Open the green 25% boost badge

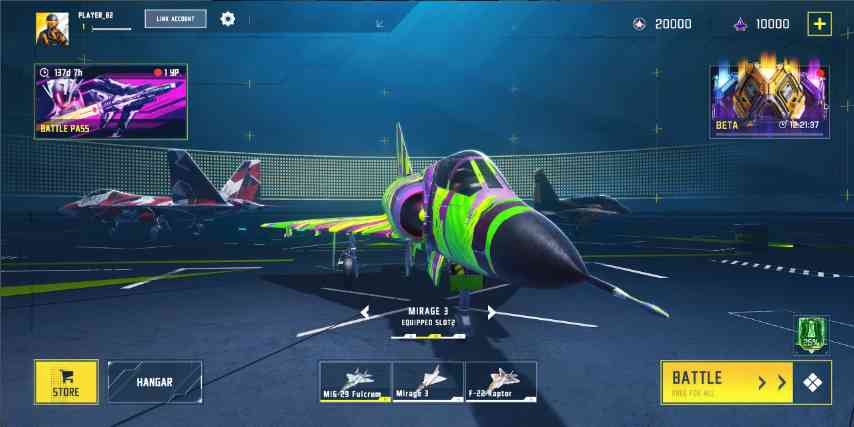point(810,335)
